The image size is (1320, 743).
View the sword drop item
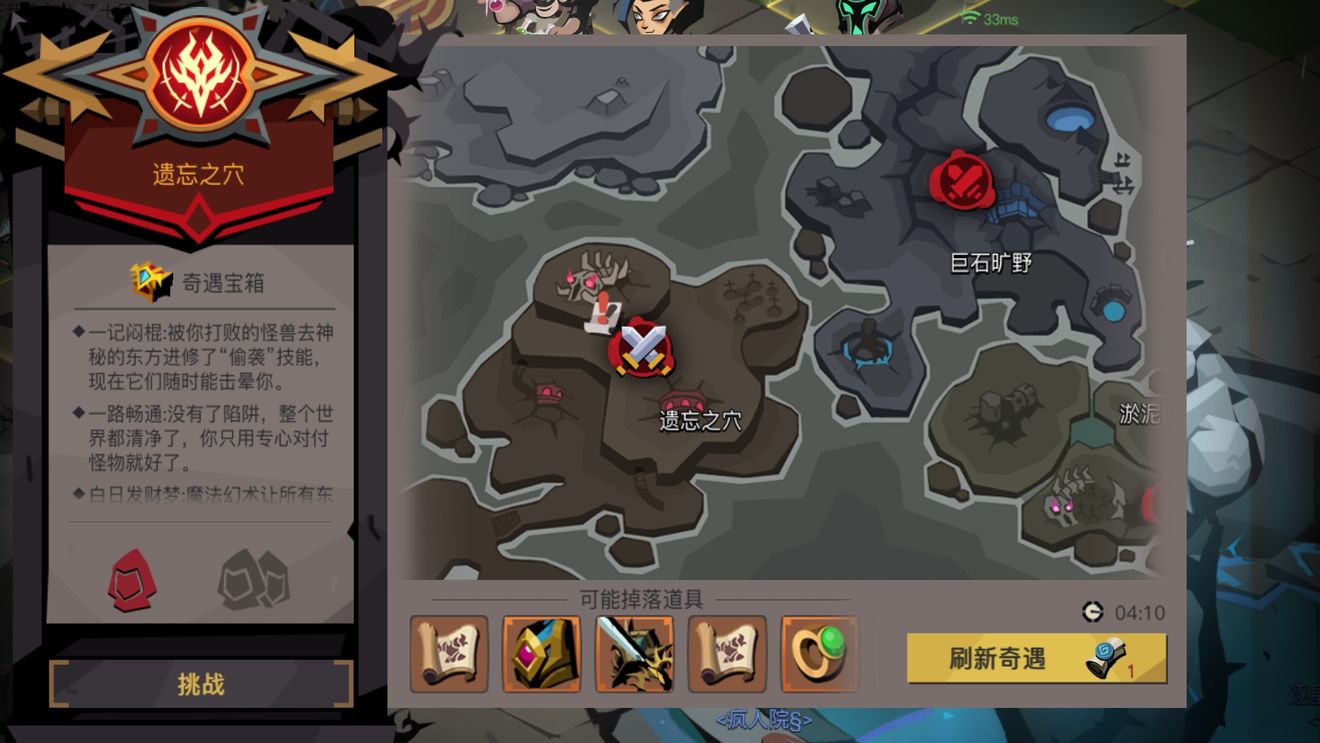(x=636, y=654)
